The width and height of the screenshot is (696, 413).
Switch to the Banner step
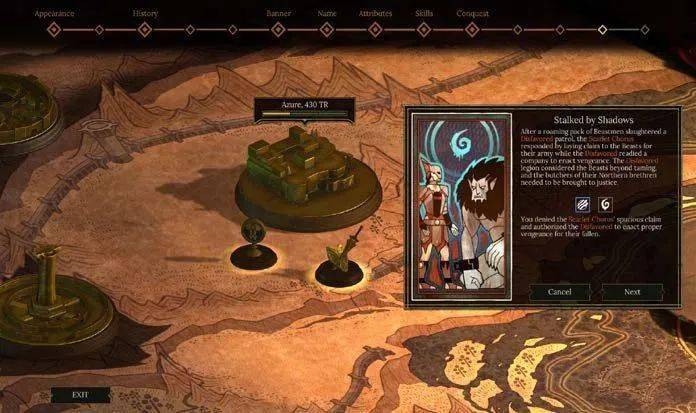click(279, 15)
